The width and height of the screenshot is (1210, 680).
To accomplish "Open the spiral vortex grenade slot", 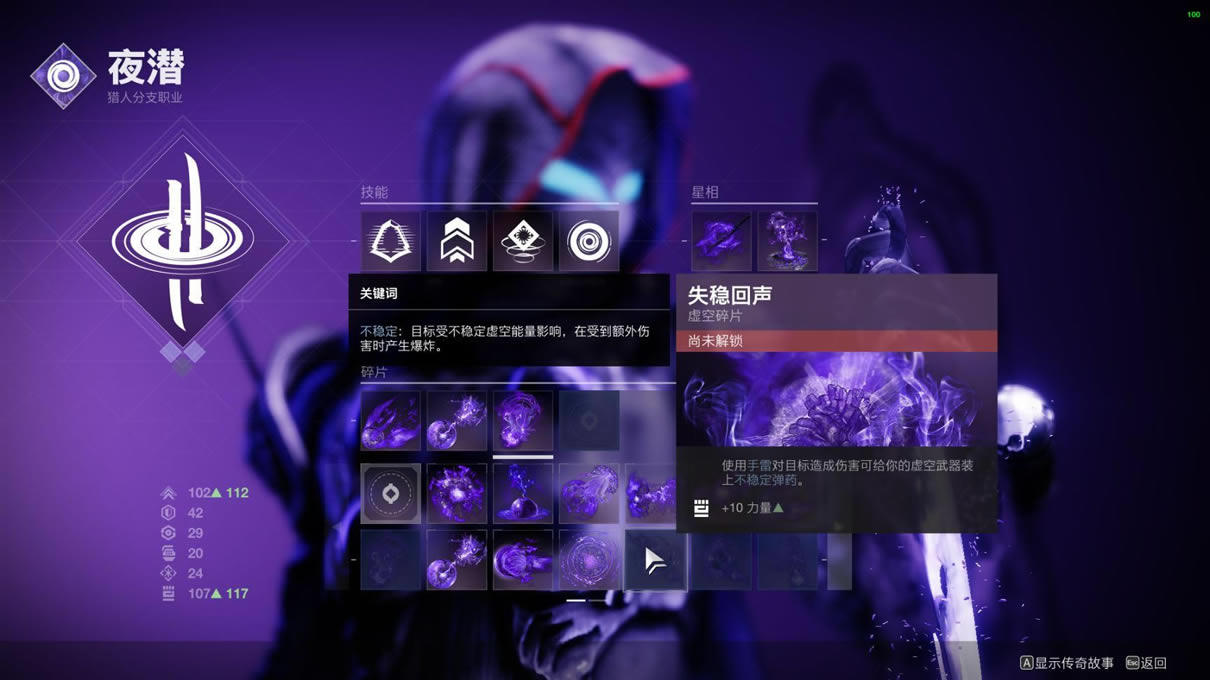I will tap(589, 241).
